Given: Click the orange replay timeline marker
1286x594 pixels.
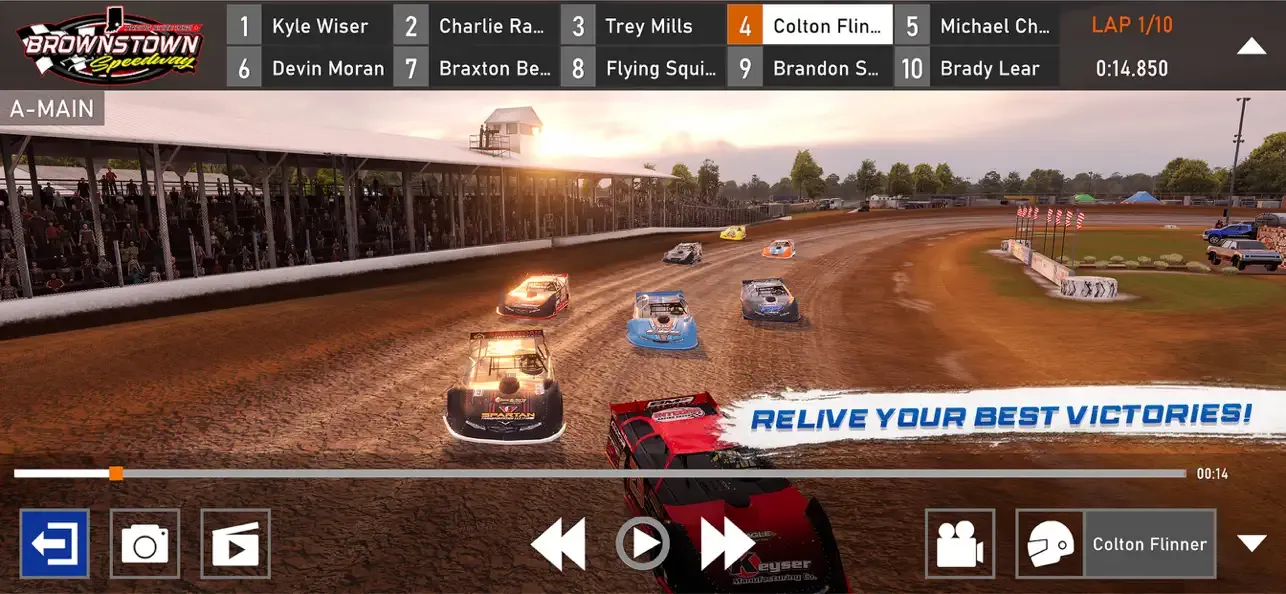Looking at the screenshot, I should [116, 473].
